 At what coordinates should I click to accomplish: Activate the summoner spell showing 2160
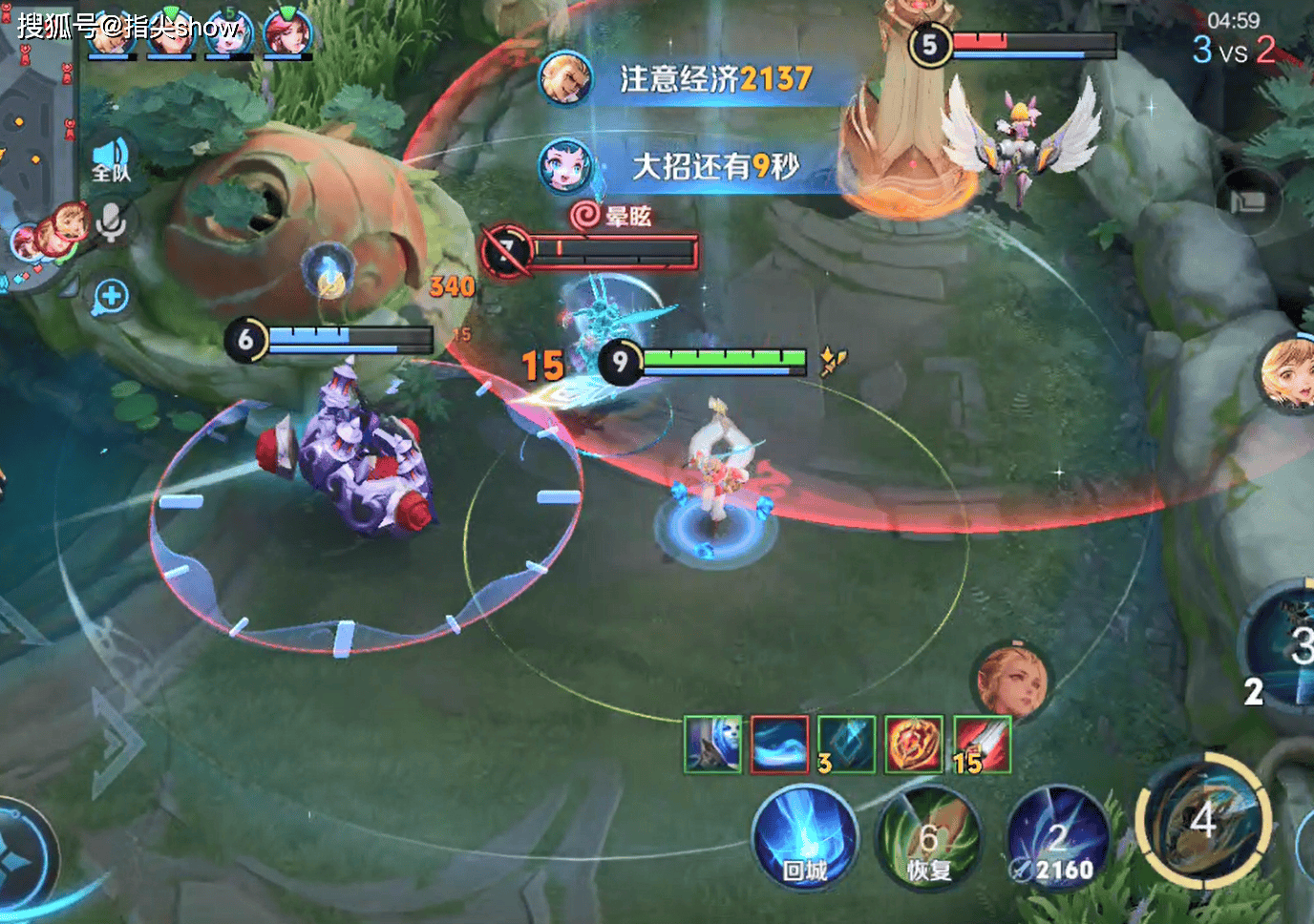1058,839
